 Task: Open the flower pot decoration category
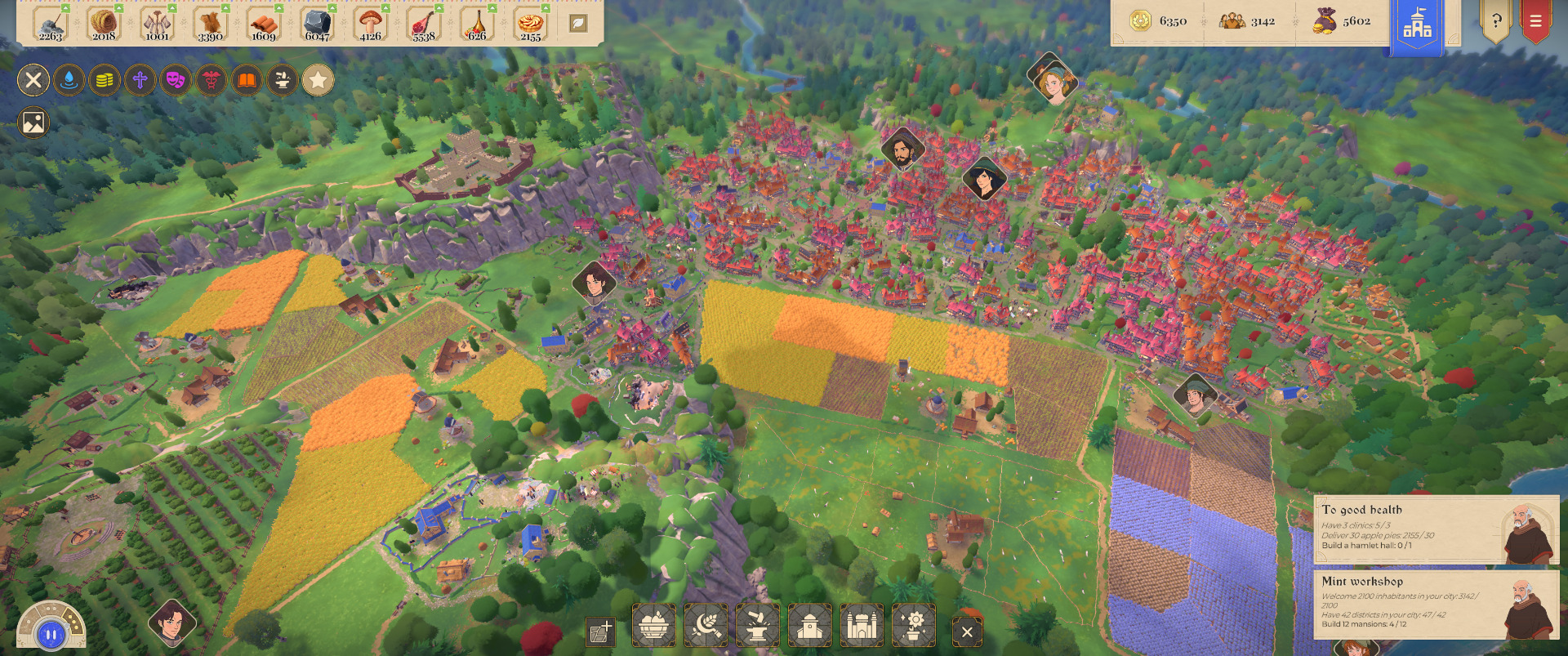point(914,627)
